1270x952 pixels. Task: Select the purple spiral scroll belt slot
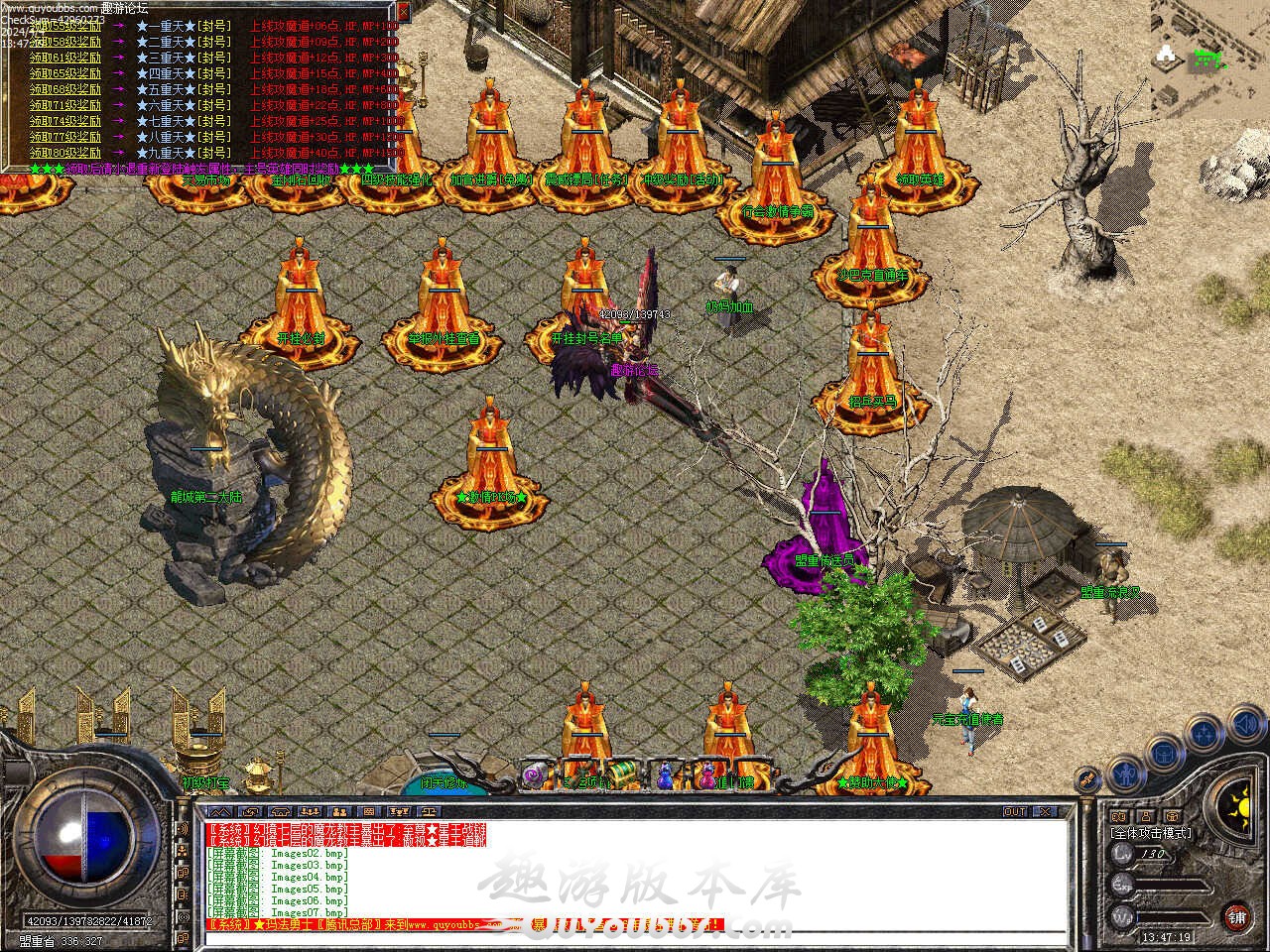[537, 773]
